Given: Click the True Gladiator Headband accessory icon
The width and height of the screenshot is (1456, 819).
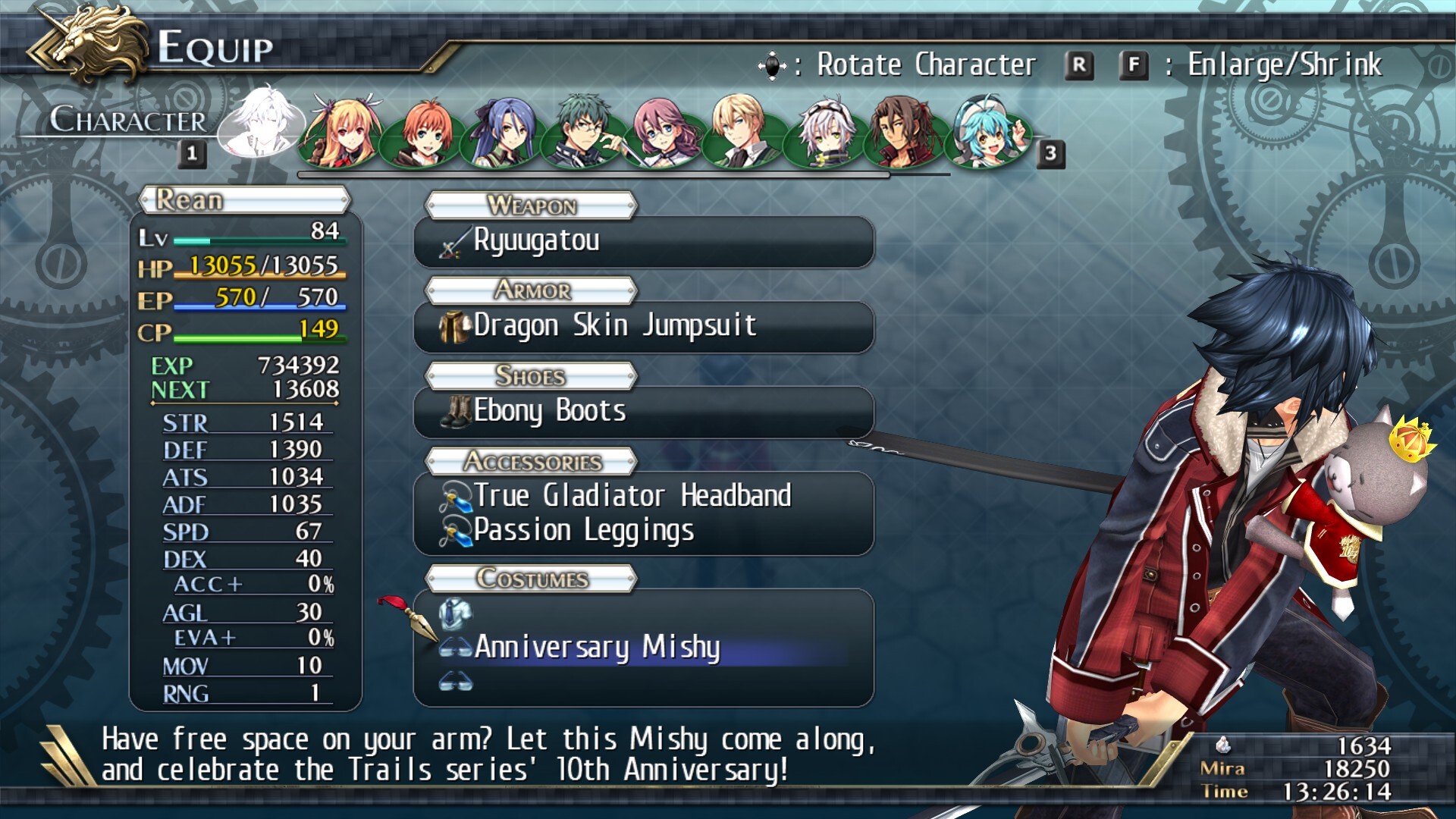Looking at the screenshot, I should [455, 496].
